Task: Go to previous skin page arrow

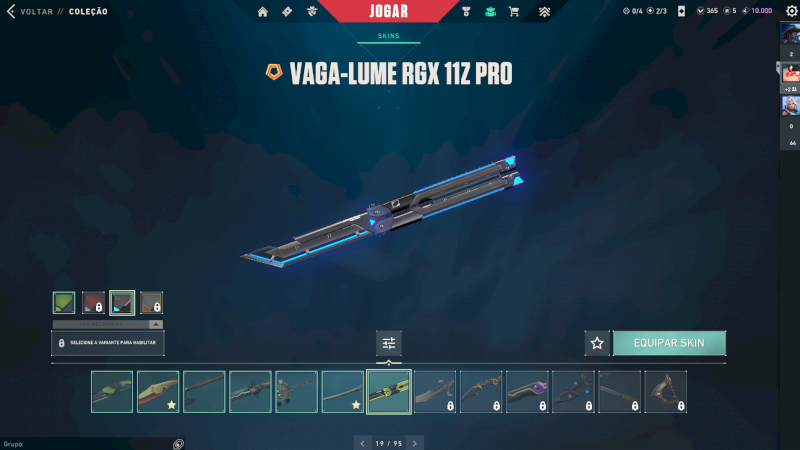Action: [362, 442]
